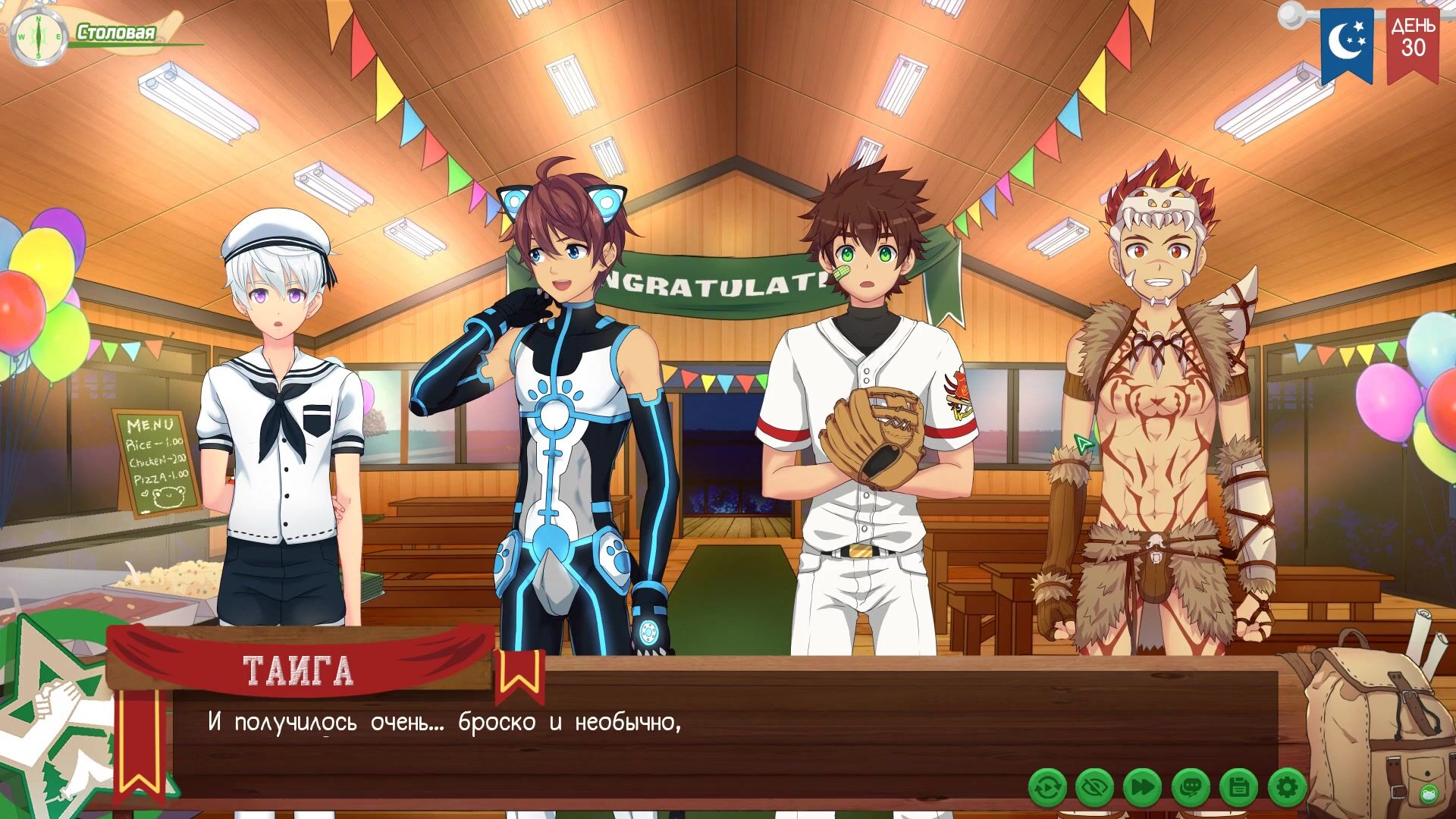Open the dialogue history log
This screenshot has height=819, width=1456.
pos(1191,789)
